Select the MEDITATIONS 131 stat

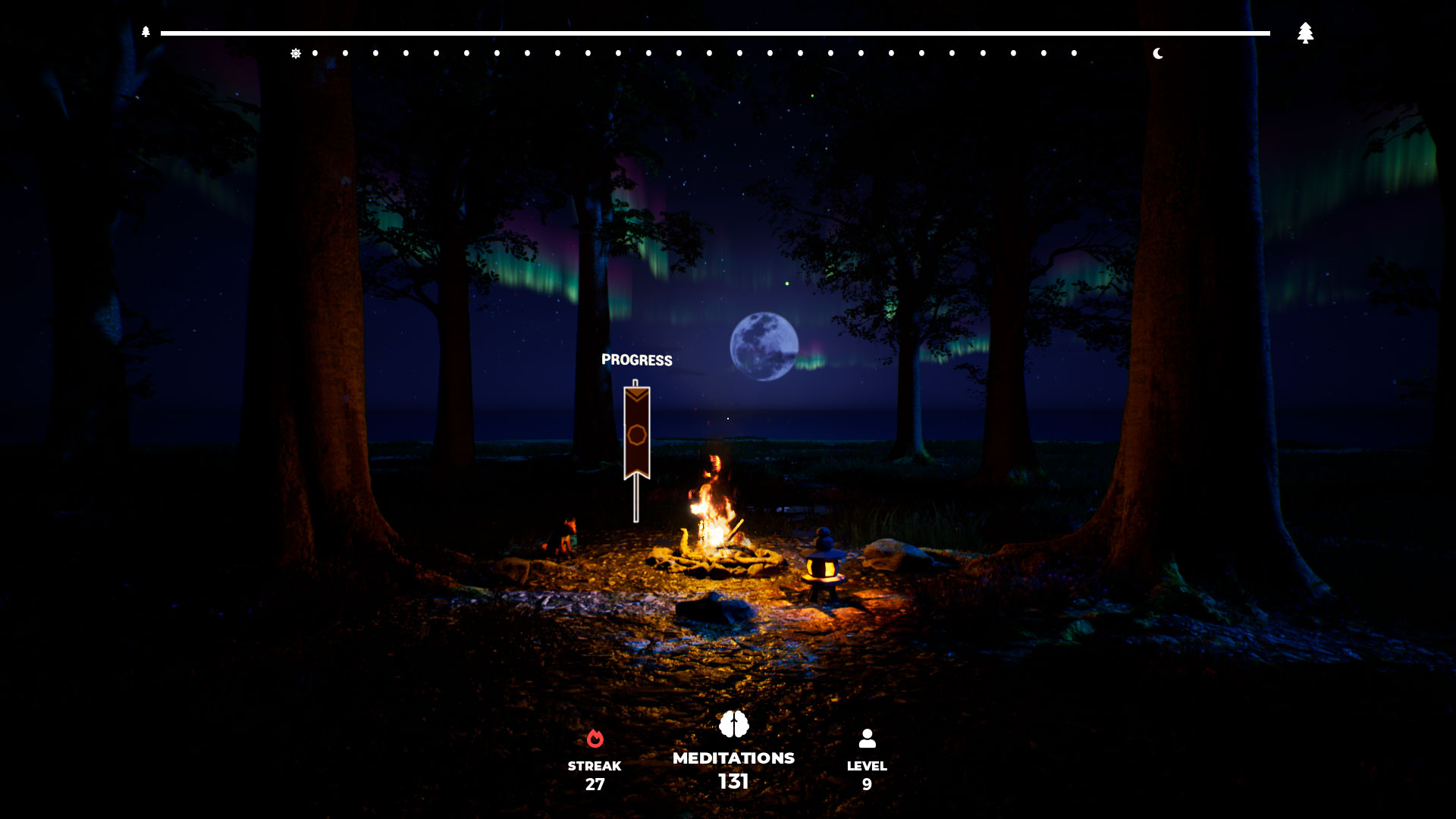coord(733,770)
